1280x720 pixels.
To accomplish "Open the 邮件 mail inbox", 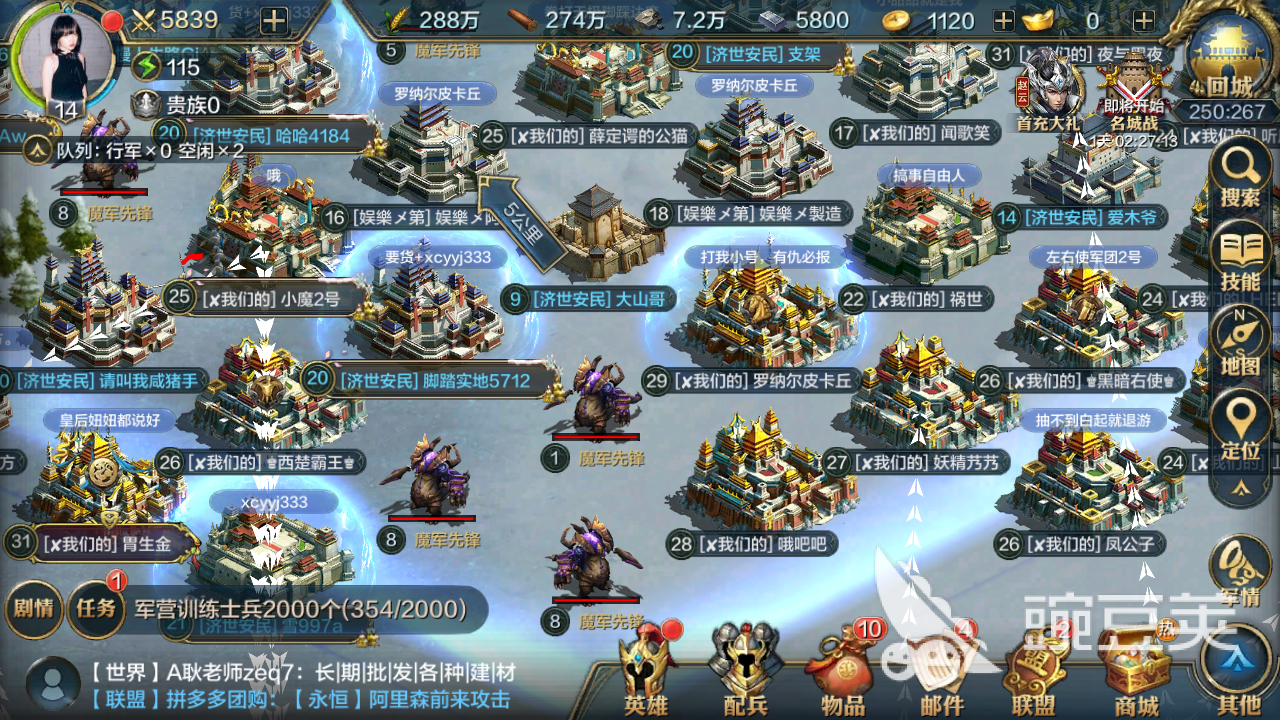I will point(940,670).
